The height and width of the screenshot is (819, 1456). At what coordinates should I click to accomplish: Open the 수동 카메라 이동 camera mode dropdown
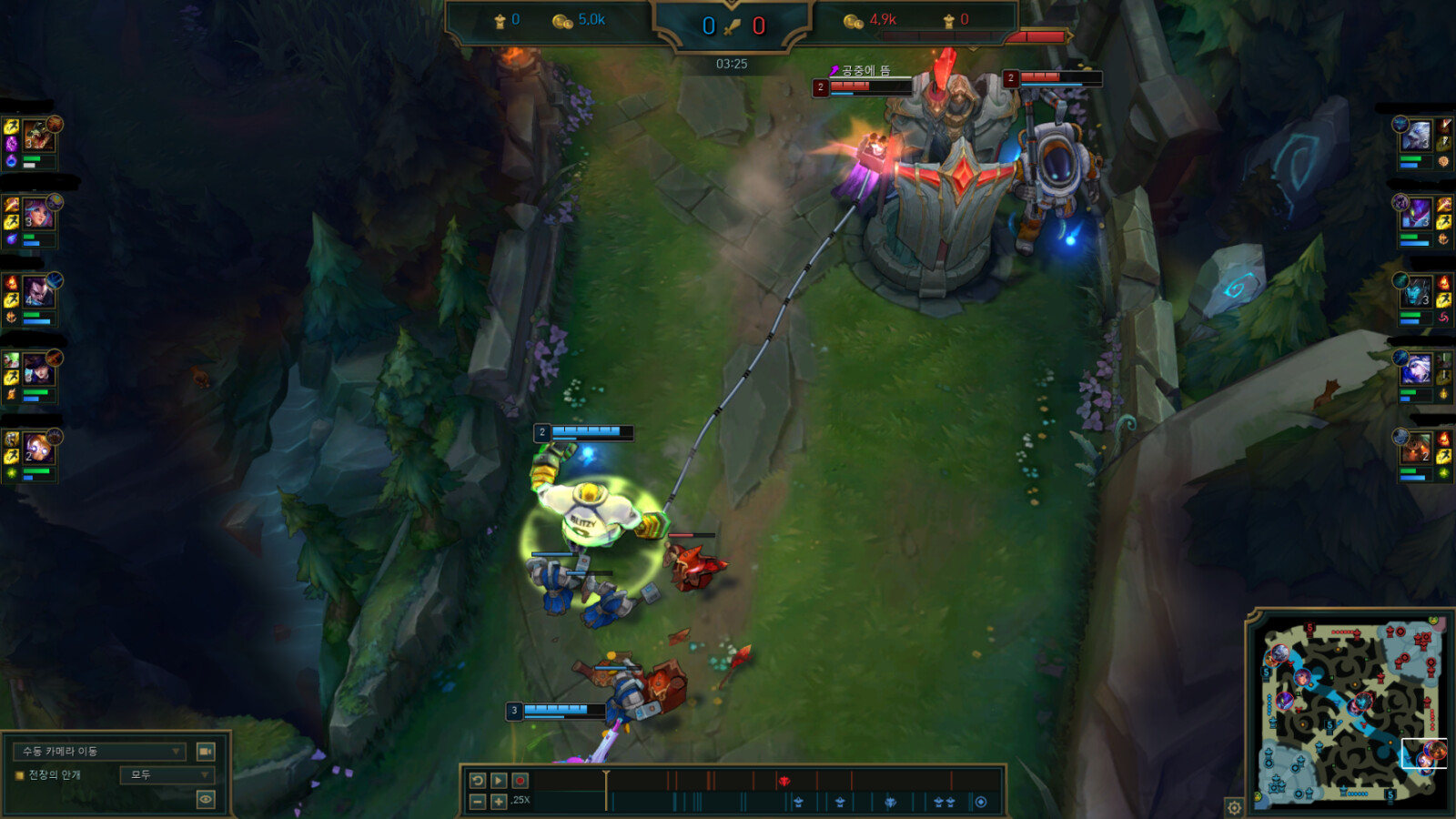click(x=99, y=752)
